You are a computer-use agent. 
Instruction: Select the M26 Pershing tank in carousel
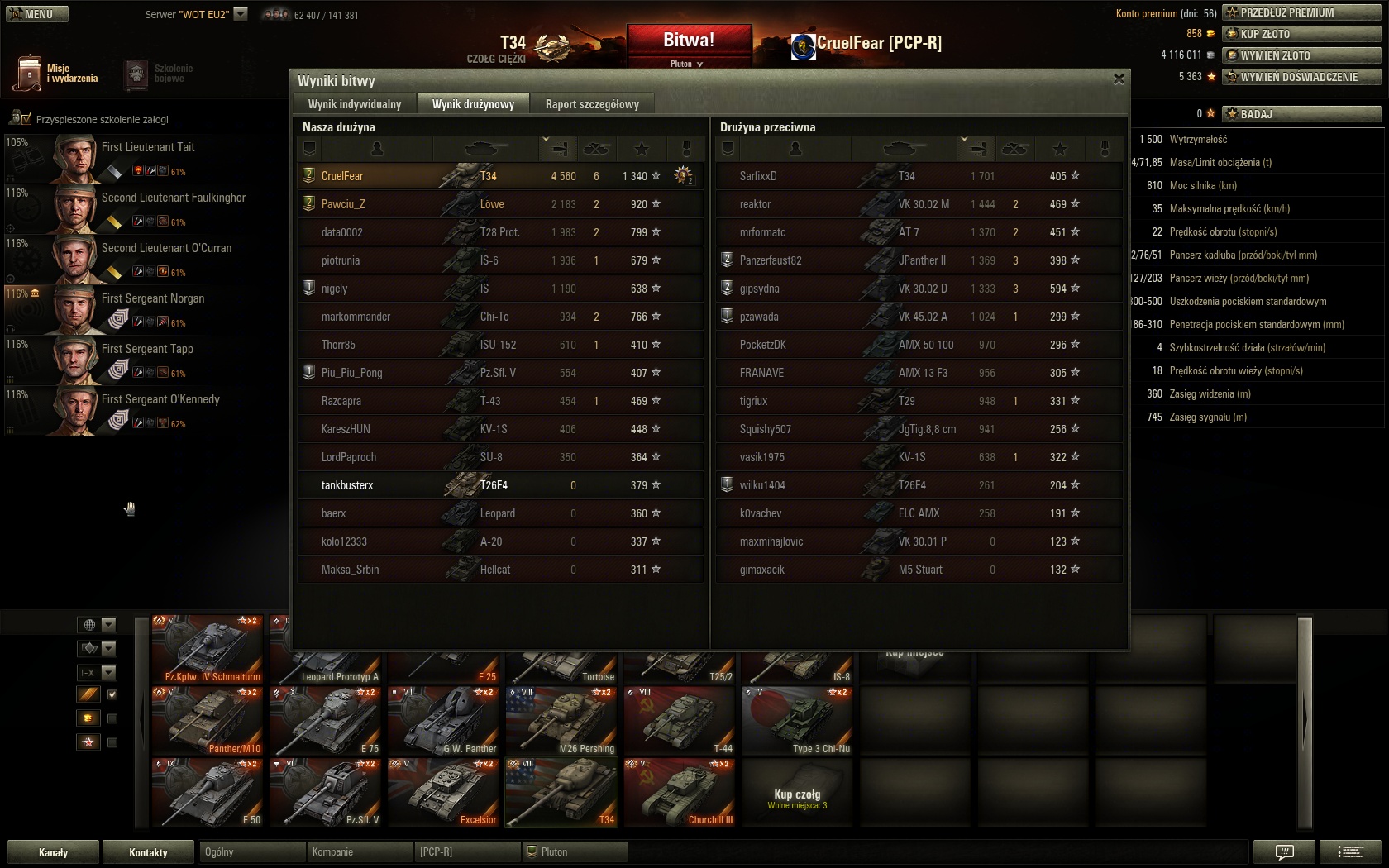562,721
